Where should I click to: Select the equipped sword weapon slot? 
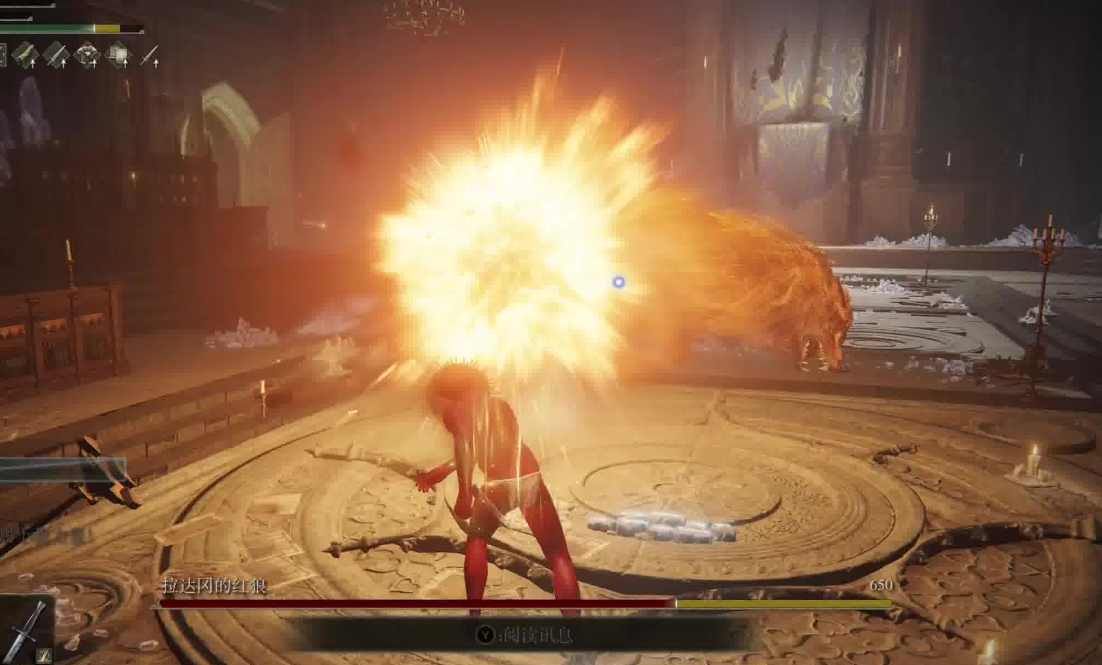[24, 627]
